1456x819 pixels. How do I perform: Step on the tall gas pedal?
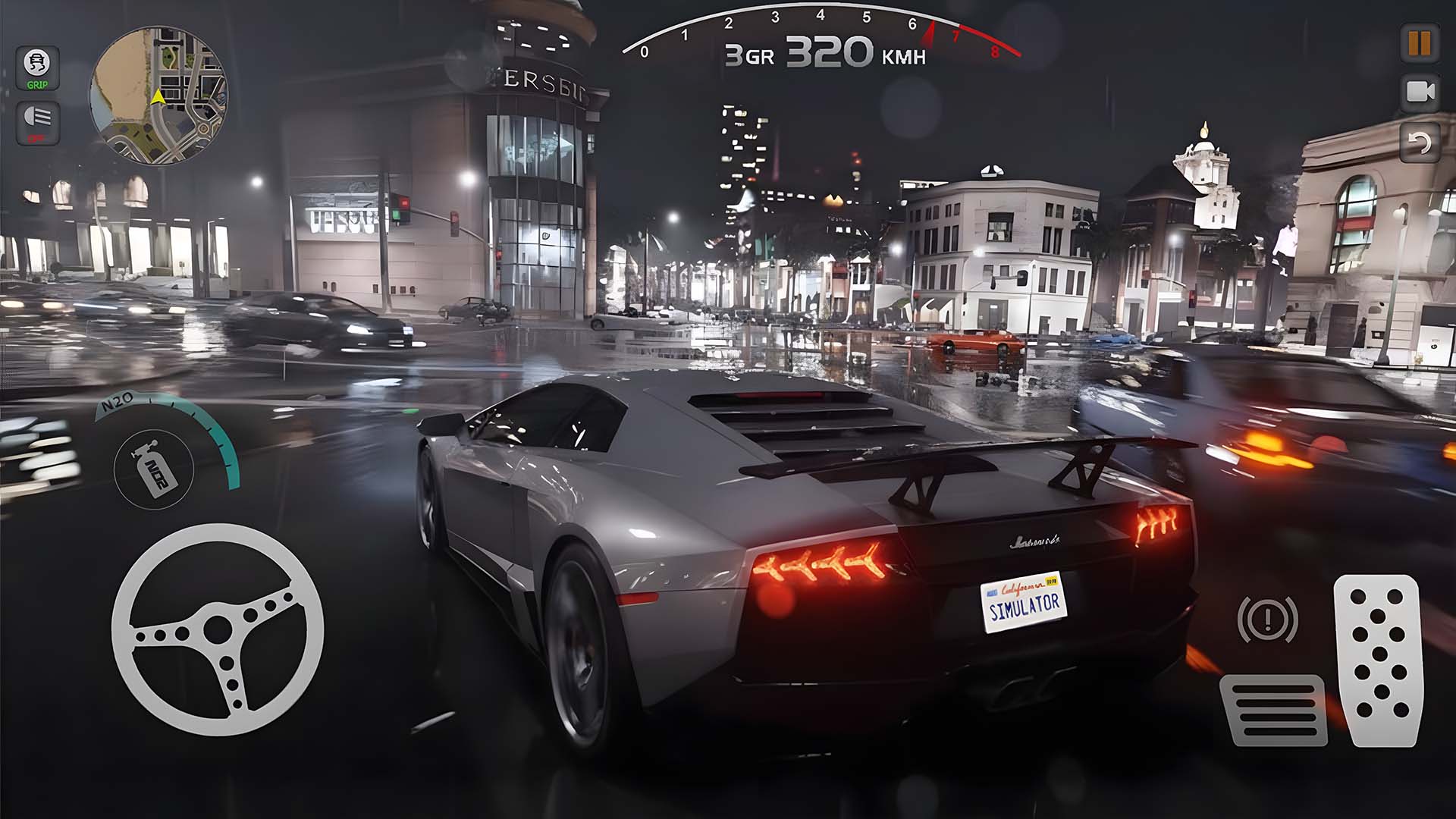point(1378,660)
